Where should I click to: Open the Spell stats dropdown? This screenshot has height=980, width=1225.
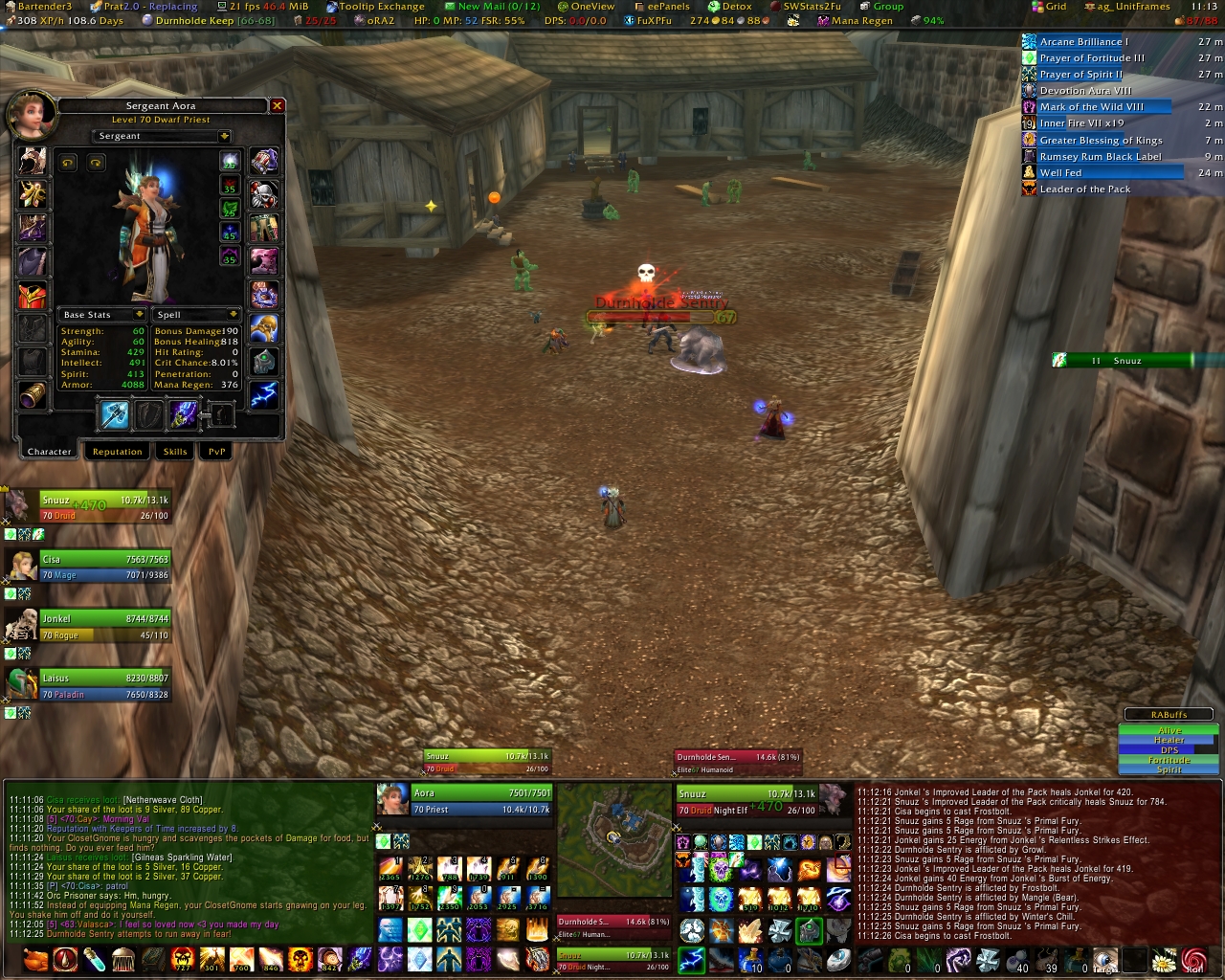(233, 315)
